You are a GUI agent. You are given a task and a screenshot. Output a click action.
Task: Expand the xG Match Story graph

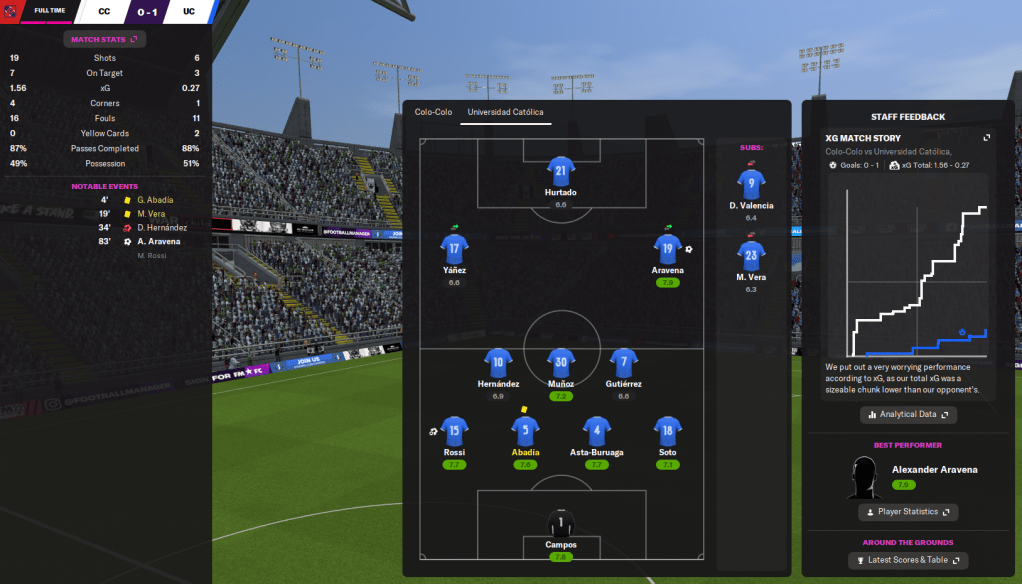click(x=987, y=138)
